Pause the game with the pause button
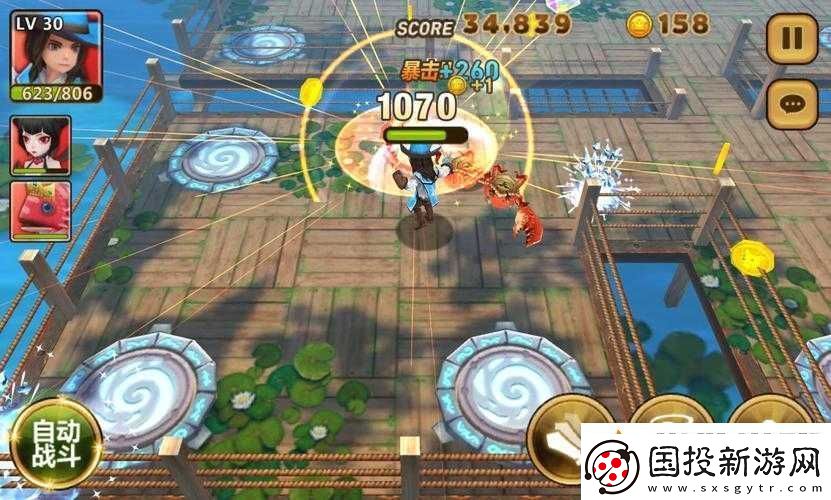The image size is (831, 500). (x=791, y=39)
